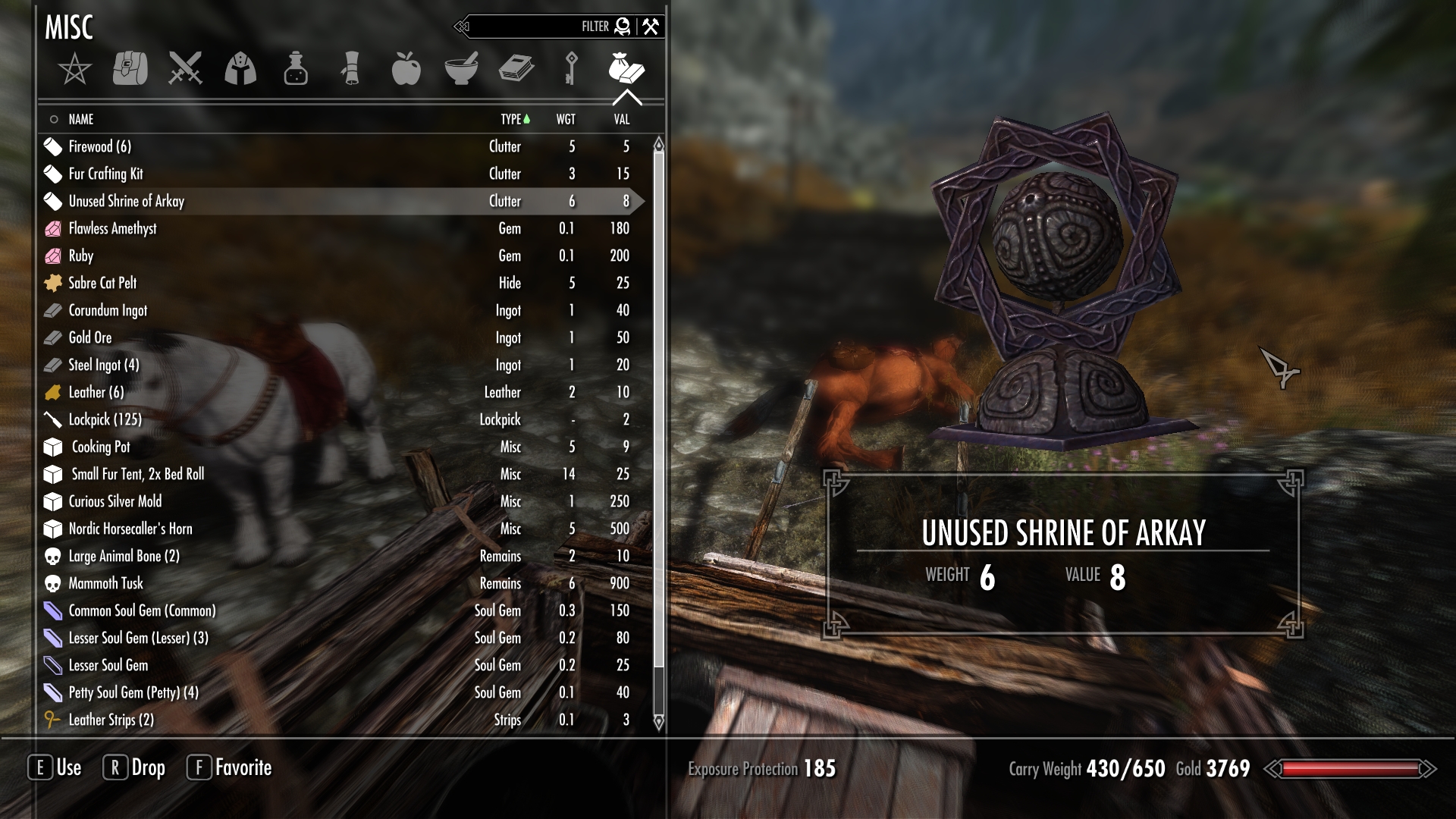This screenshot has width=1456, height=819.
Task: Switch to the weapons crossed-swords category
Action: pyautogui.click(x=185, y=68)
